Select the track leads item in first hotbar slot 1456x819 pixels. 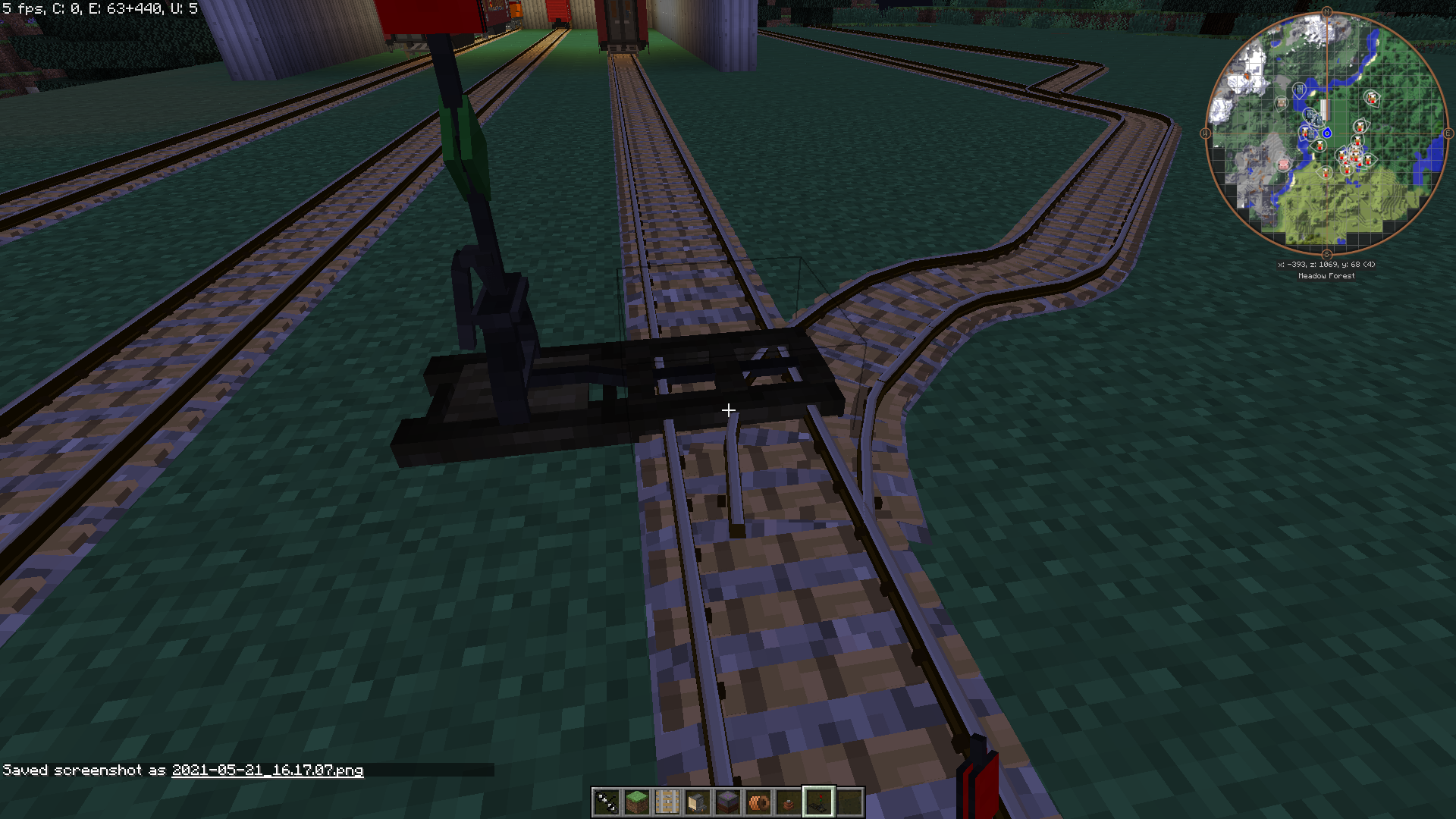tap(607, 801)
